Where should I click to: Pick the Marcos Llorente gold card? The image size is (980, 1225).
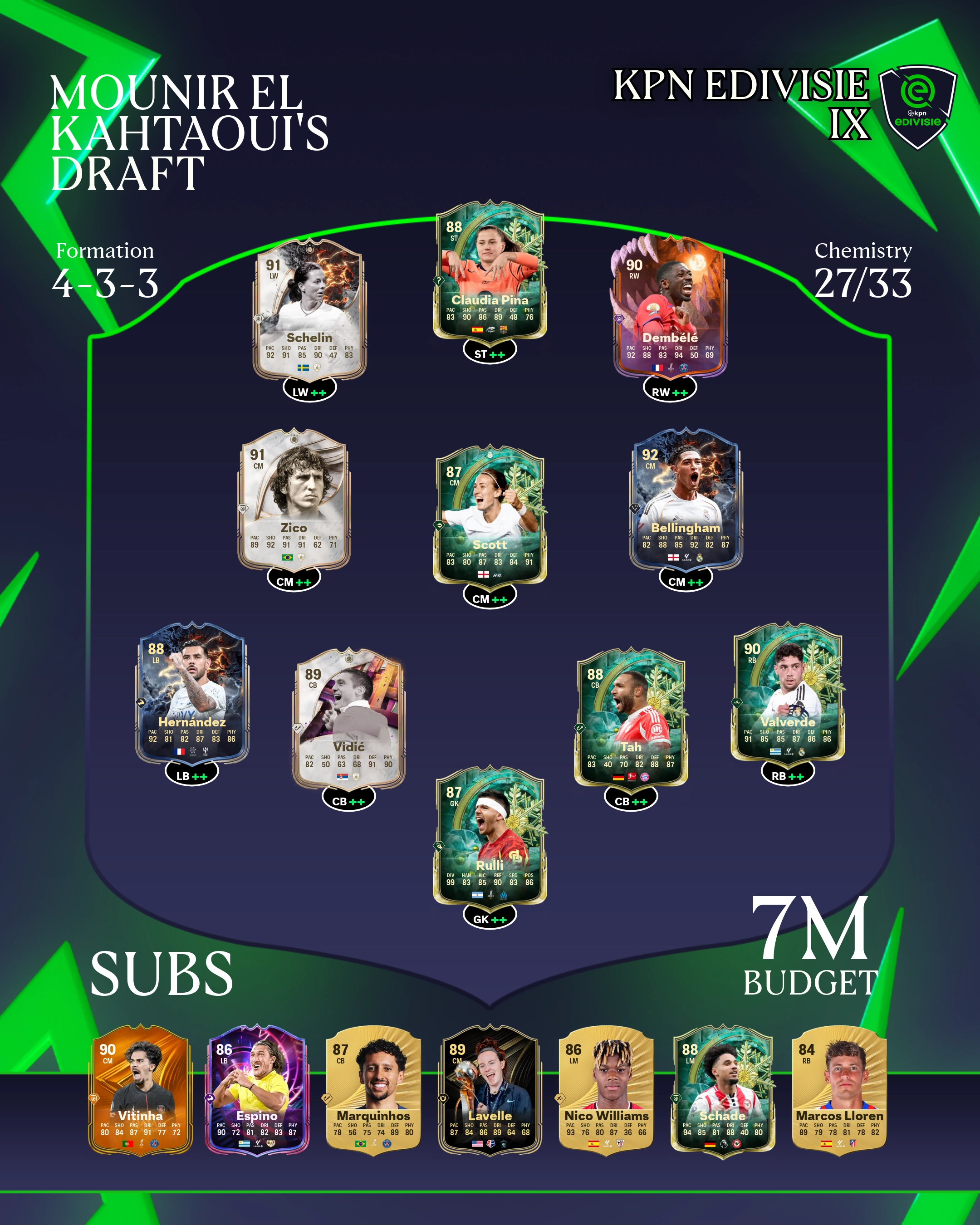(839, 1091)
